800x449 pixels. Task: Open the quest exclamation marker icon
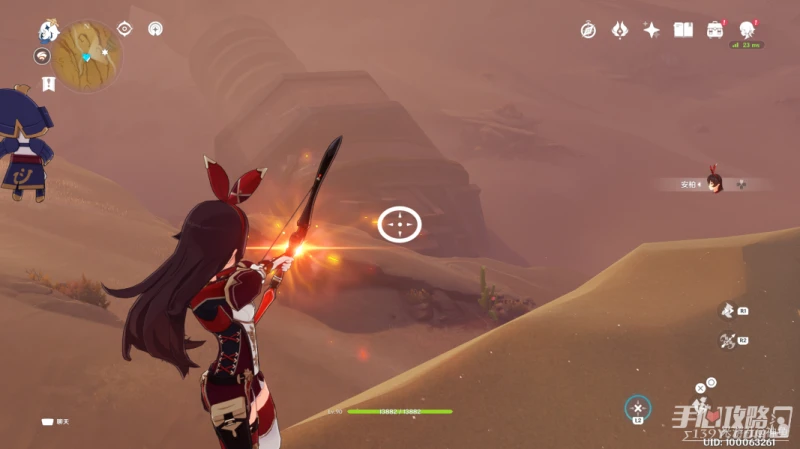pos(47,83)
